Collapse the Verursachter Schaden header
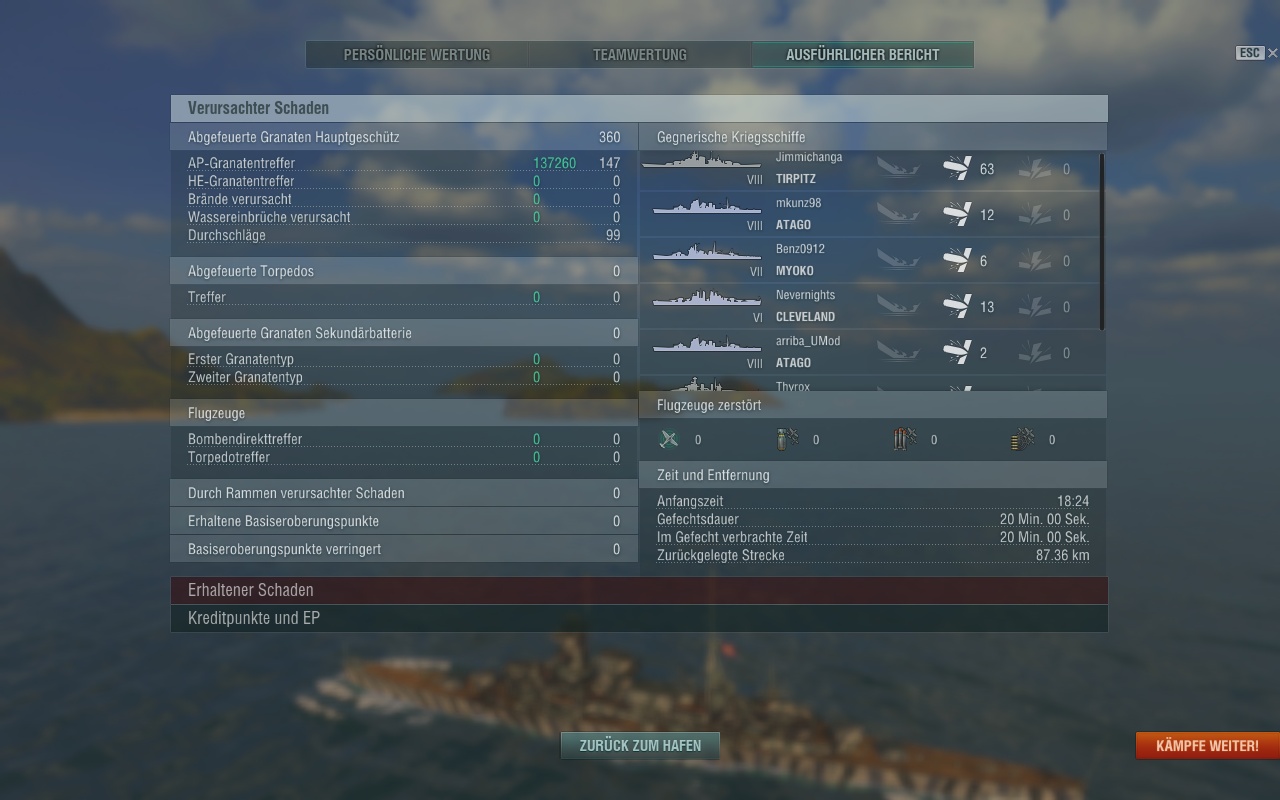Image resolution: width=1280 pixels, height=800 pixels. (639, 108)
